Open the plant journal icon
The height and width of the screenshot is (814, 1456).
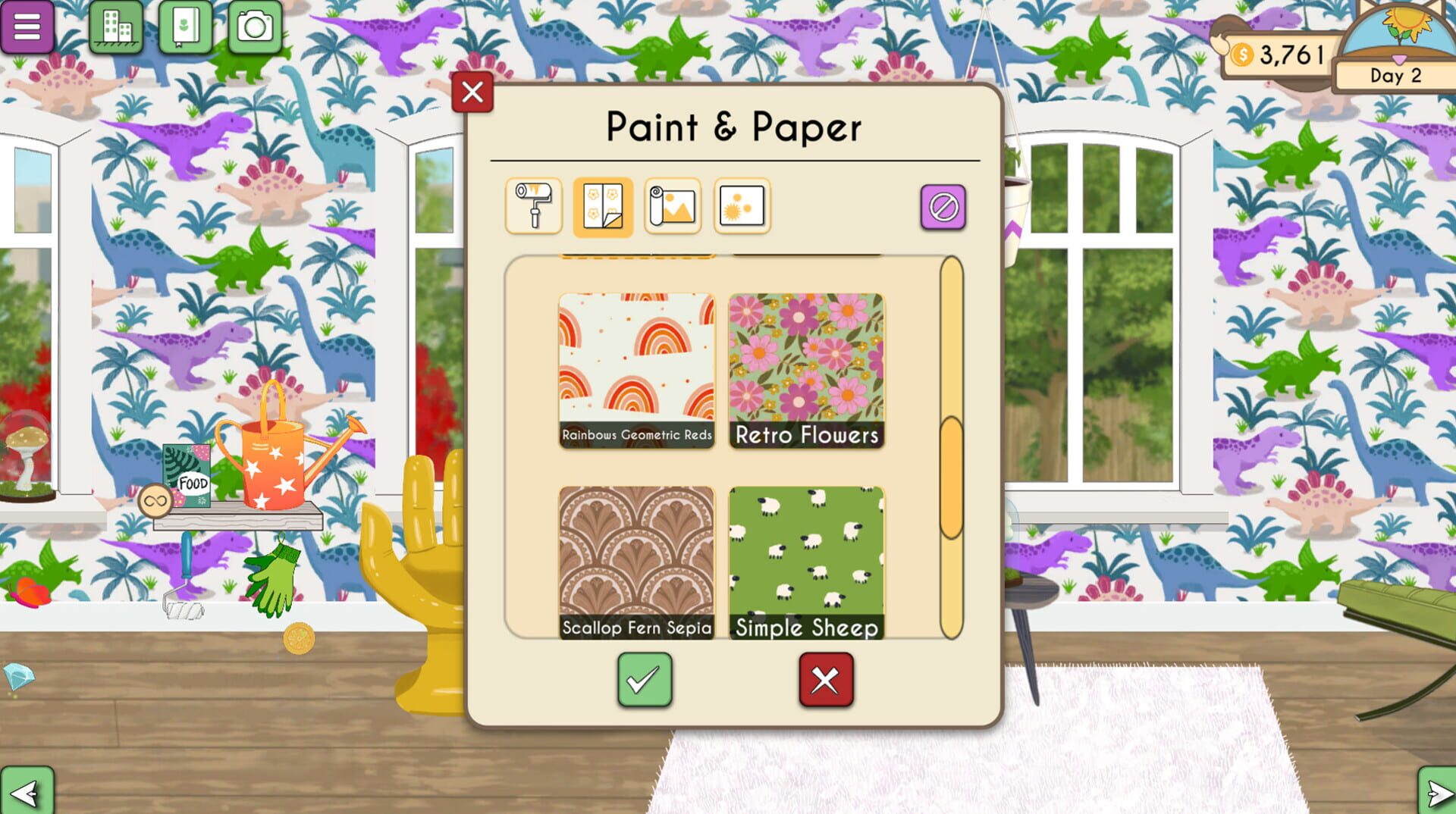coord(186,28)
